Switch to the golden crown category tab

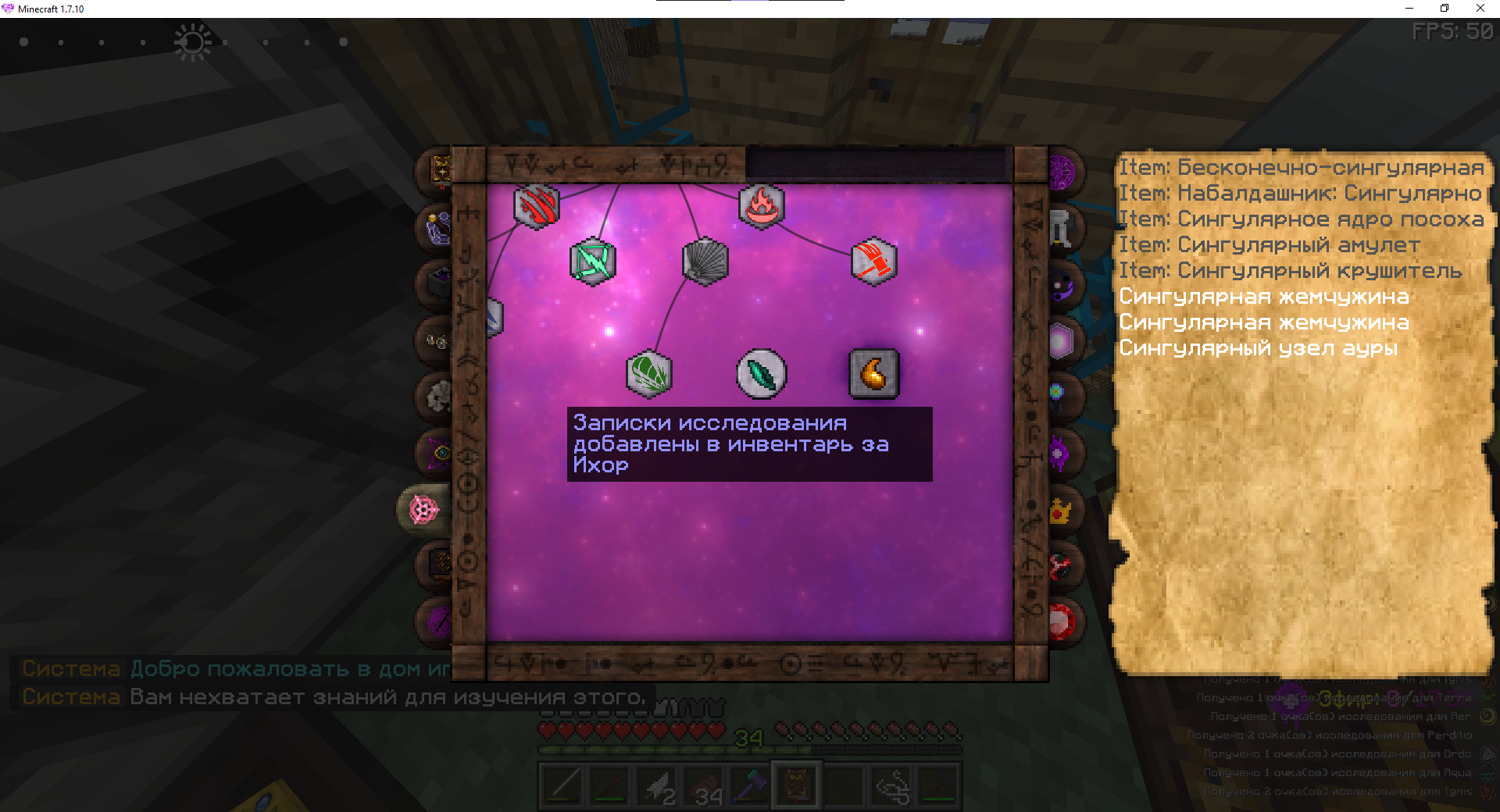(1060, 511)
